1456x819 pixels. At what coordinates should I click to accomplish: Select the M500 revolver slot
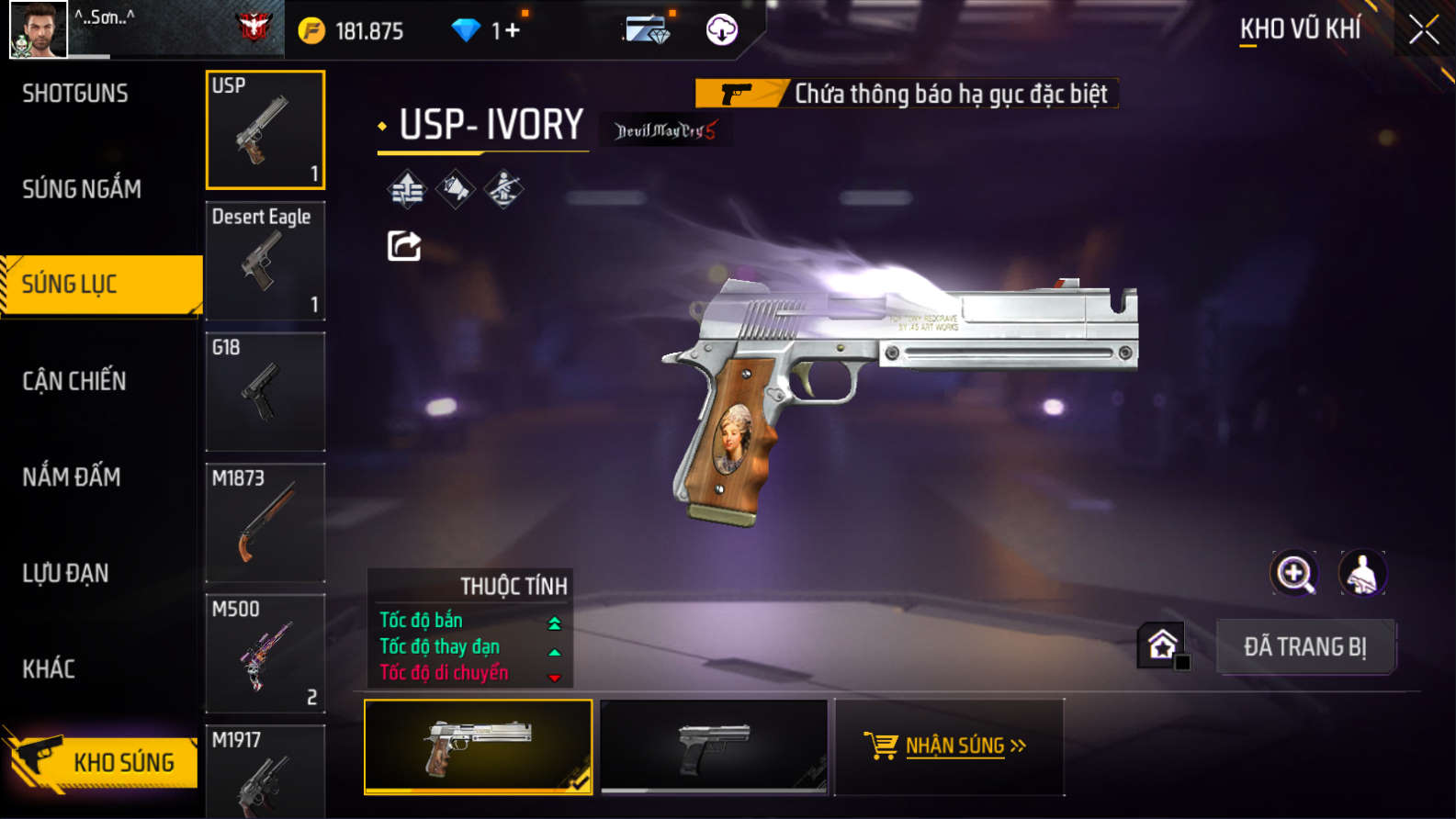pyautogui.click(x=265, y=654)
